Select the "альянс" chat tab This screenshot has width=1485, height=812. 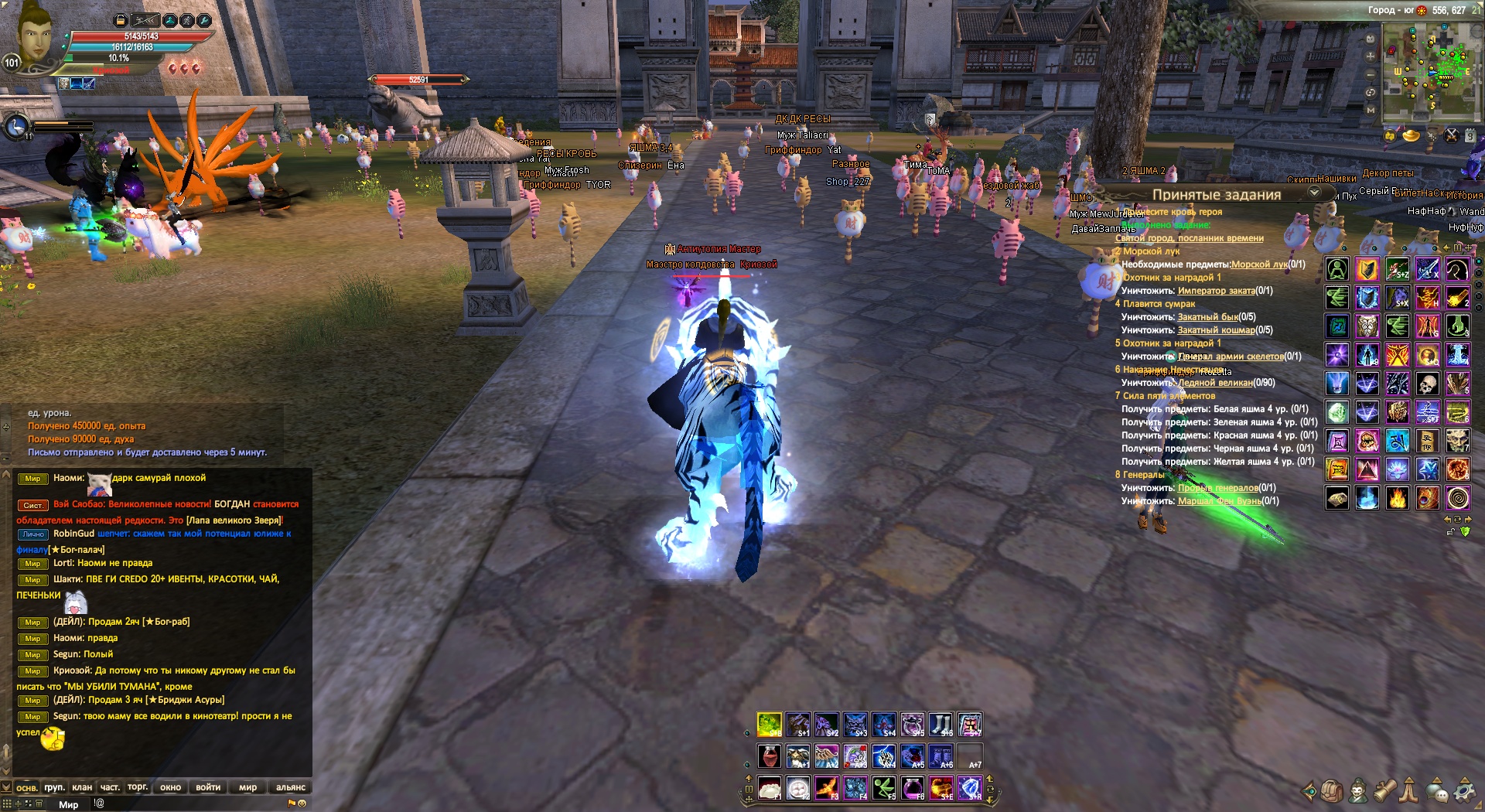click(x=291, y=787)
